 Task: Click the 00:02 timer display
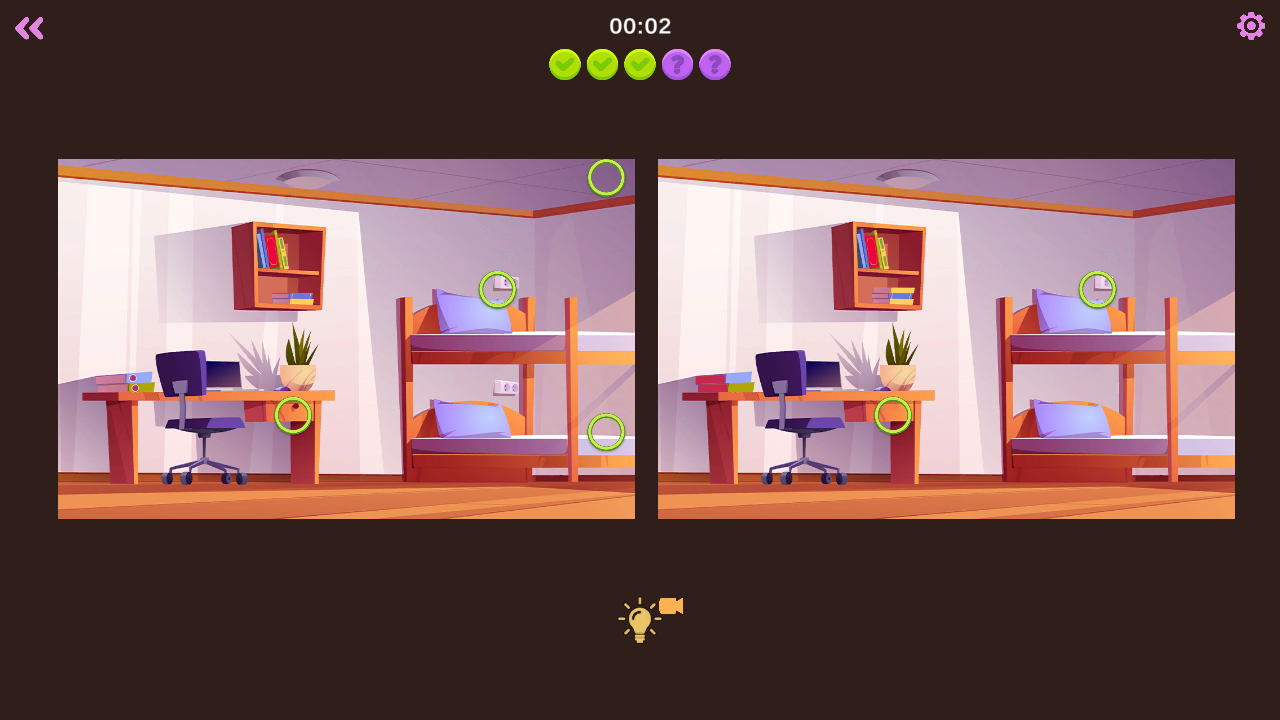[639, 26]
